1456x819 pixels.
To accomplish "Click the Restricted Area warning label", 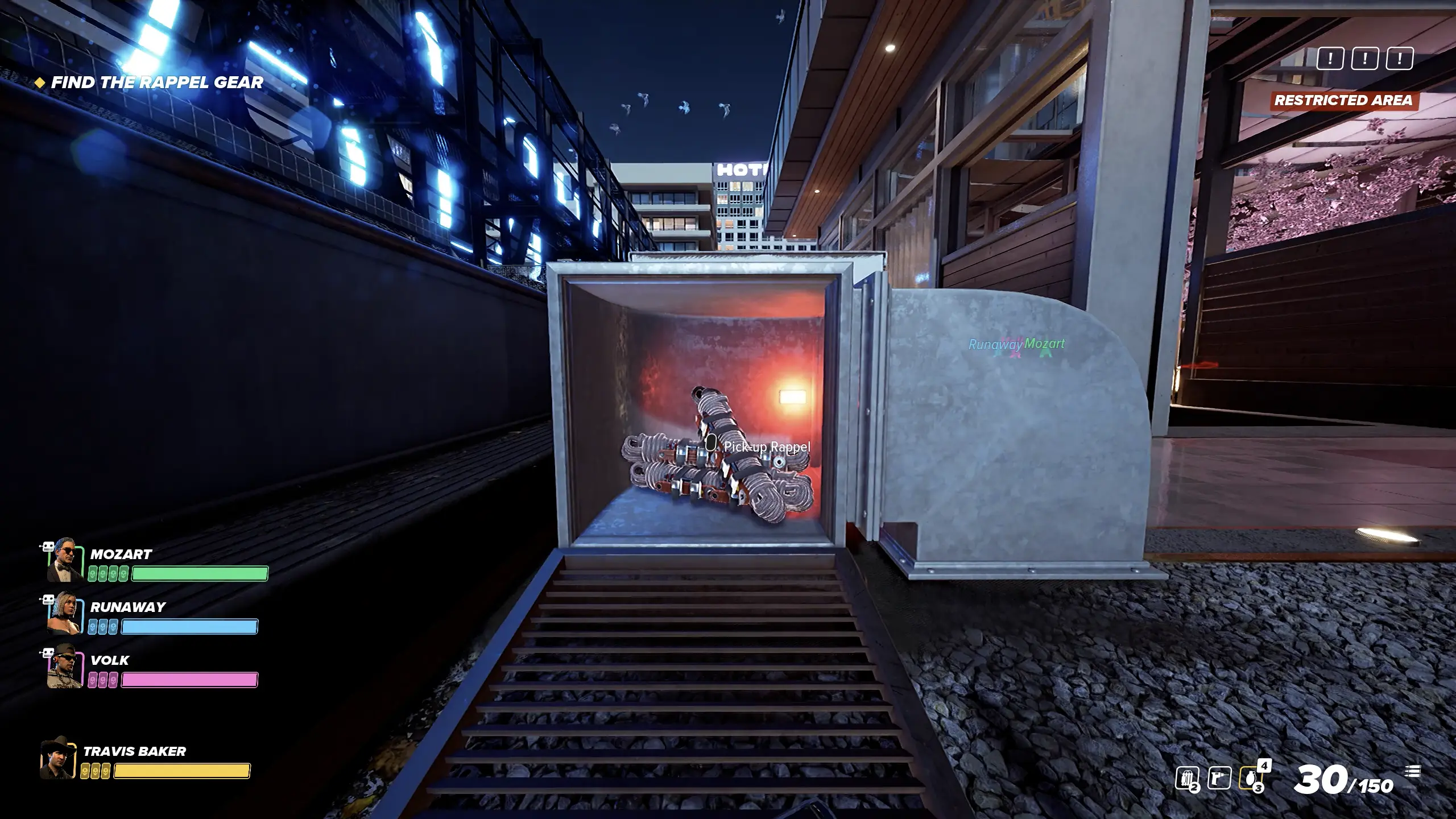I will (1343, 101).
